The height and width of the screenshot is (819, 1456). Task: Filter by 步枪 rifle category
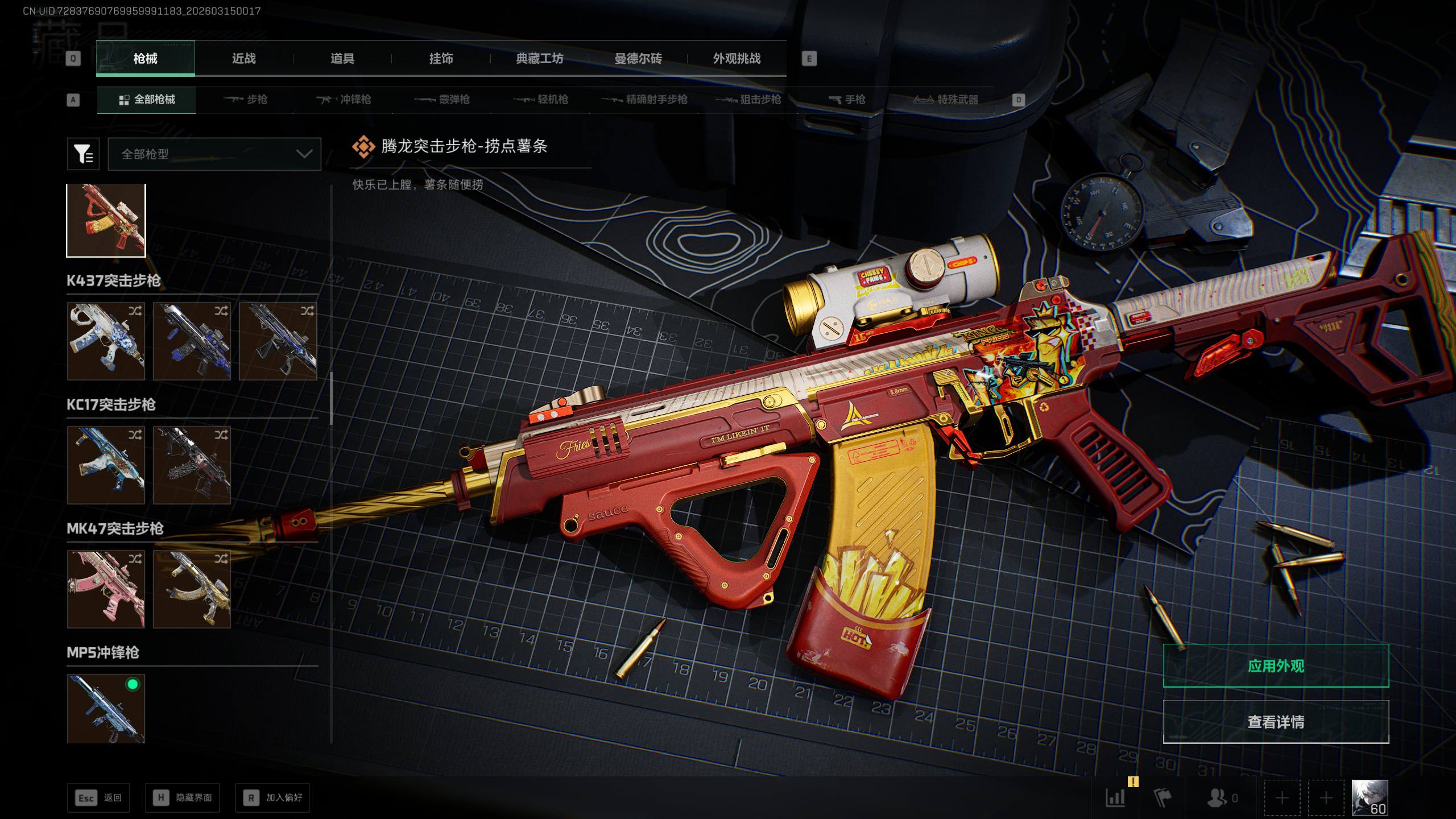[246, 100]
